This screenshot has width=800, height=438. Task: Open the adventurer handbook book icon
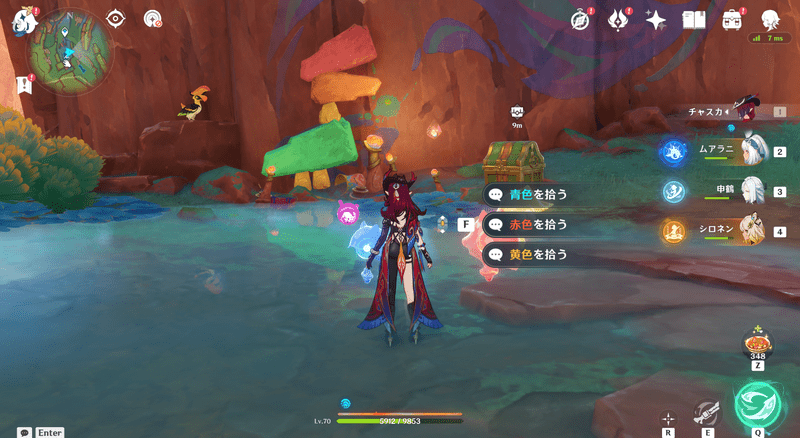tap(694, 19)
